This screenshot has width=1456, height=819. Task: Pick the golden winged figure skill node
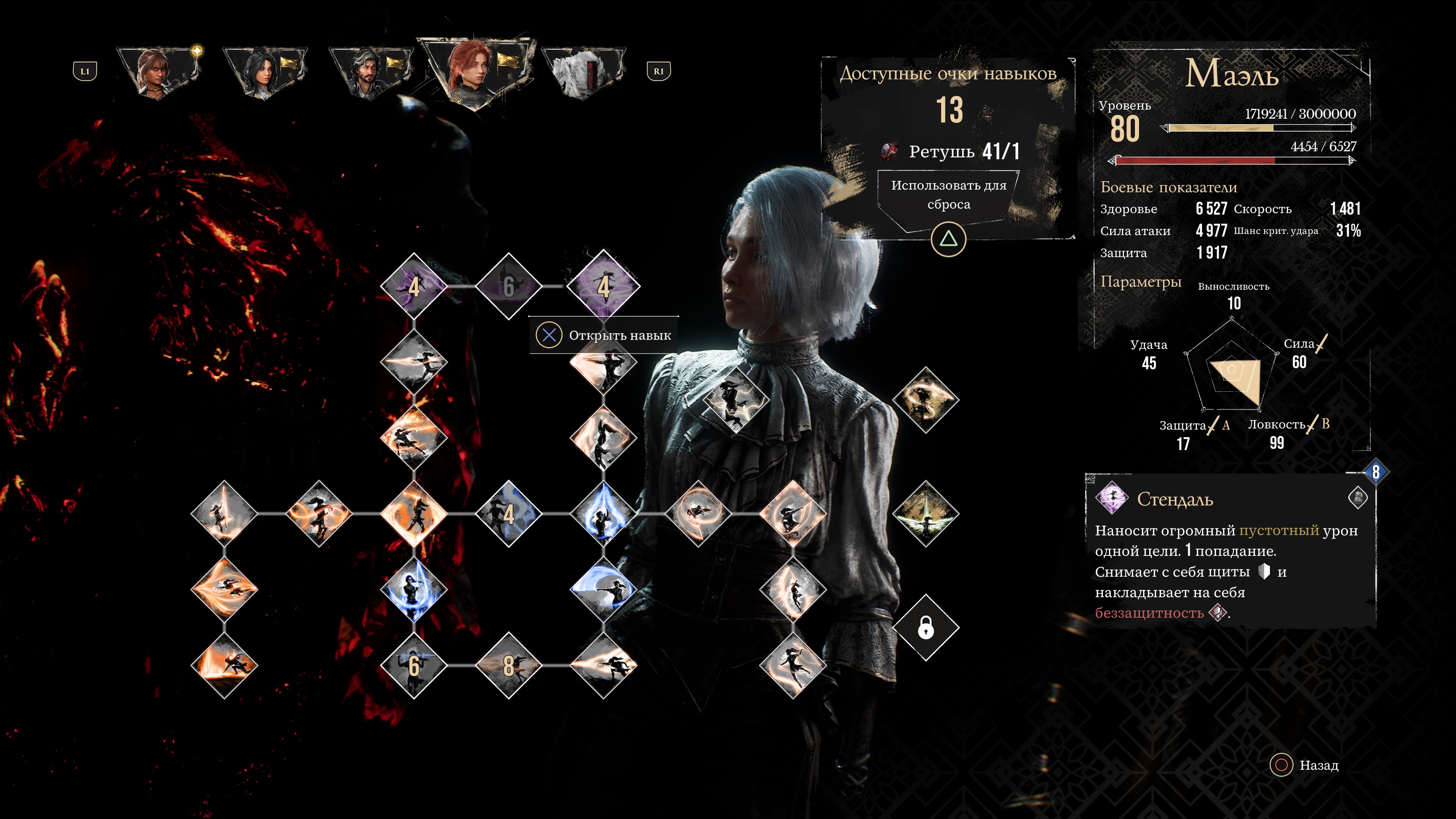[925, 514]
